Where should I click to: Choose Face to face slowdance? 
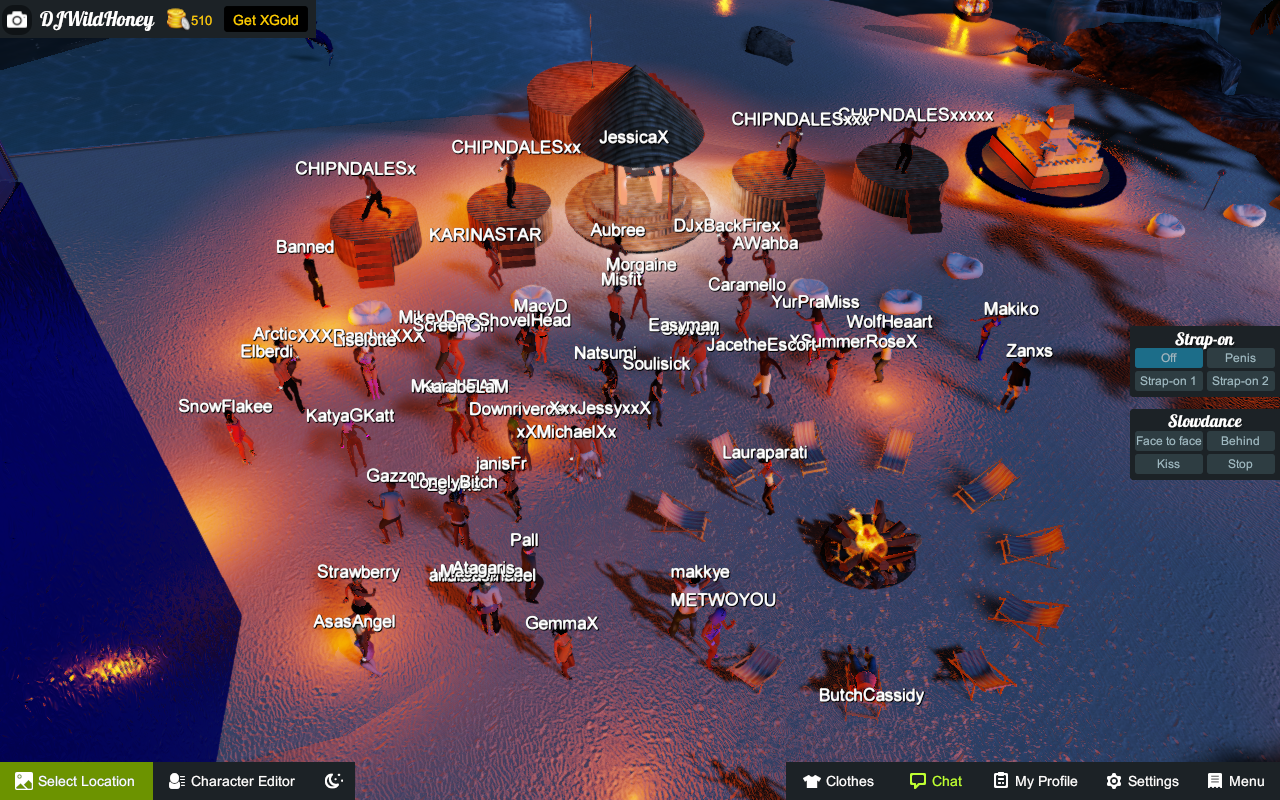(1168, 441)
